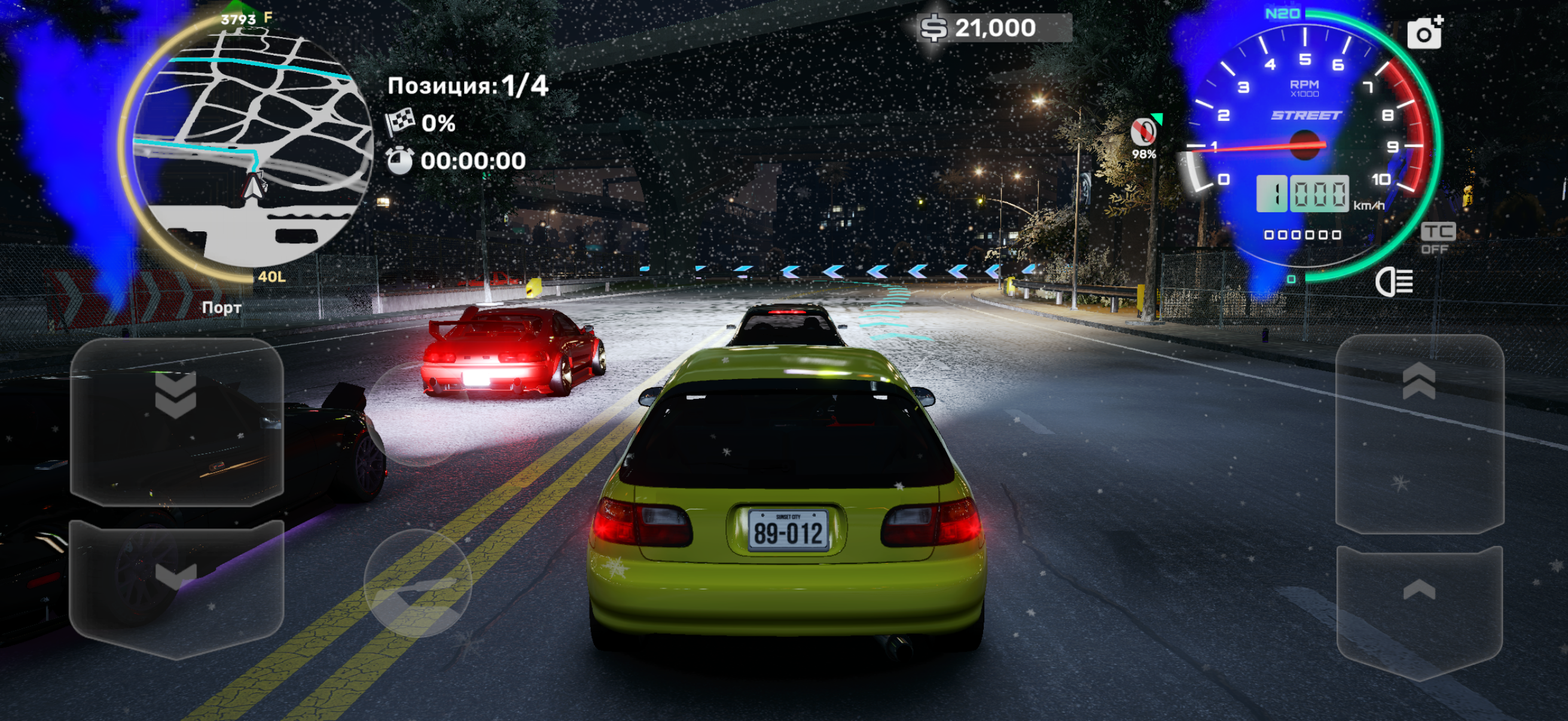Tap the camera view icon
Image resolution: width=1568 pixels, height=721 pixels.
pyautogui.click(x=1424, y=33)
